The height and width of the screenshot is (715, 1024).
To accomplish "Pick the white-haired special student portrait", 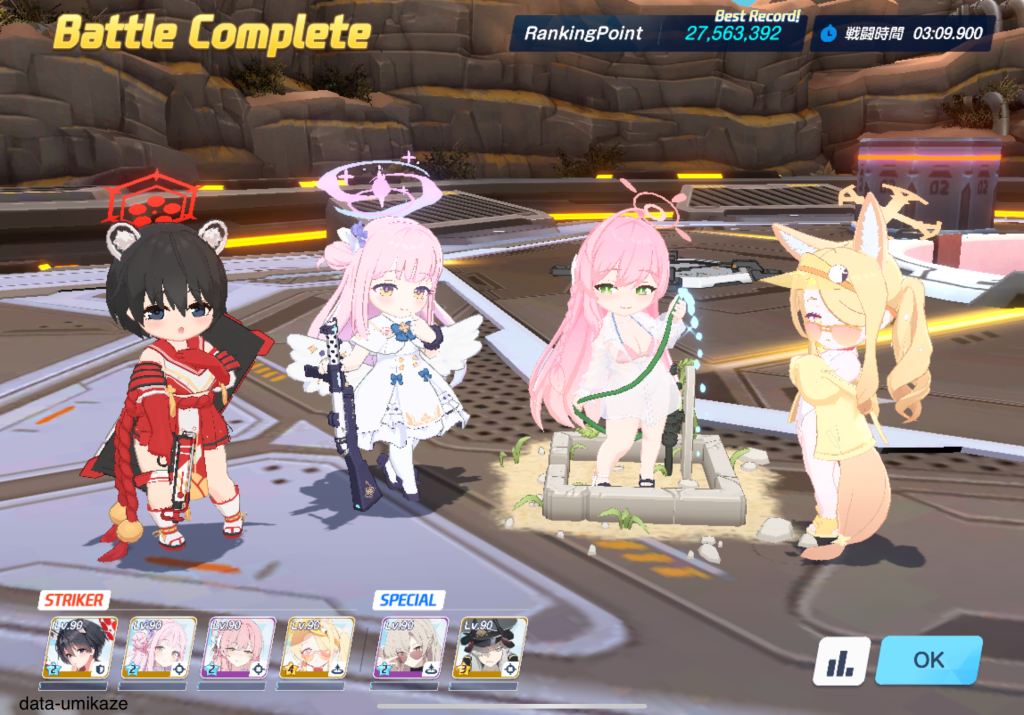I will tap(410, 647).
